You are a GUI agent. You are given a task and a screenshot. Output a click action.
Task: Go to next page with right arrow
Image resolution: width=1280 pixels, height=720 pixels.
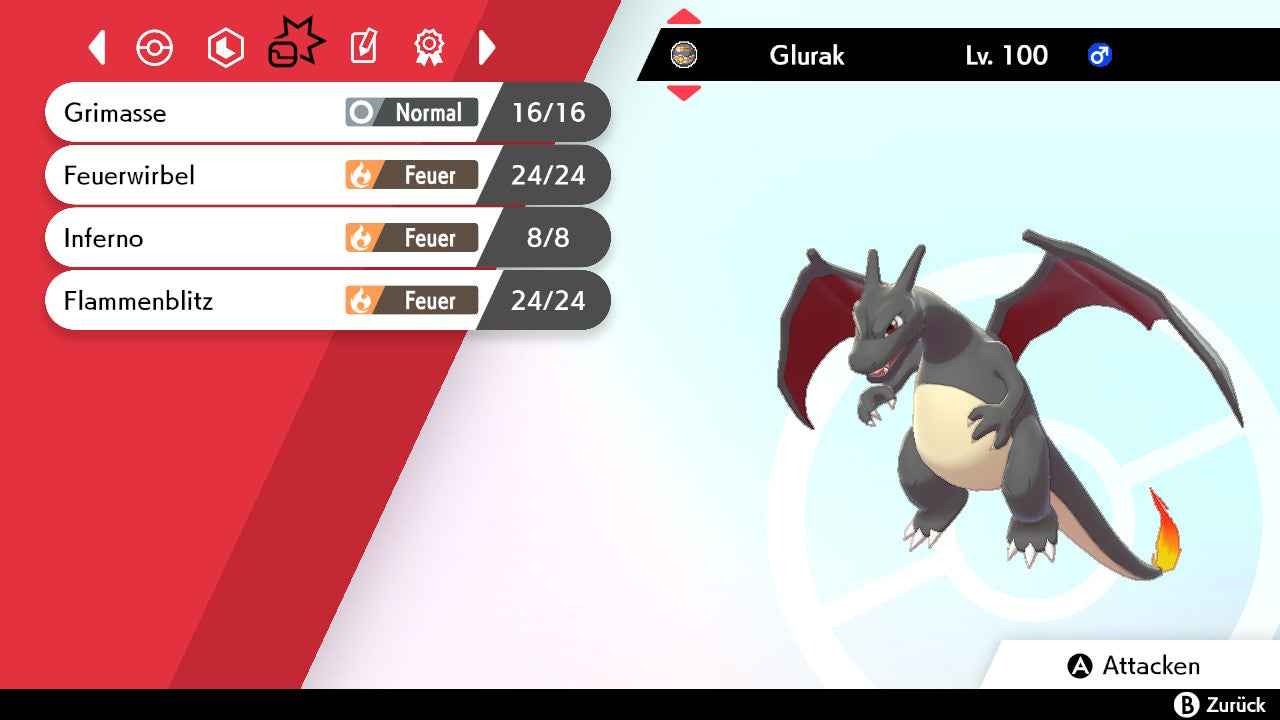point(487,47)
